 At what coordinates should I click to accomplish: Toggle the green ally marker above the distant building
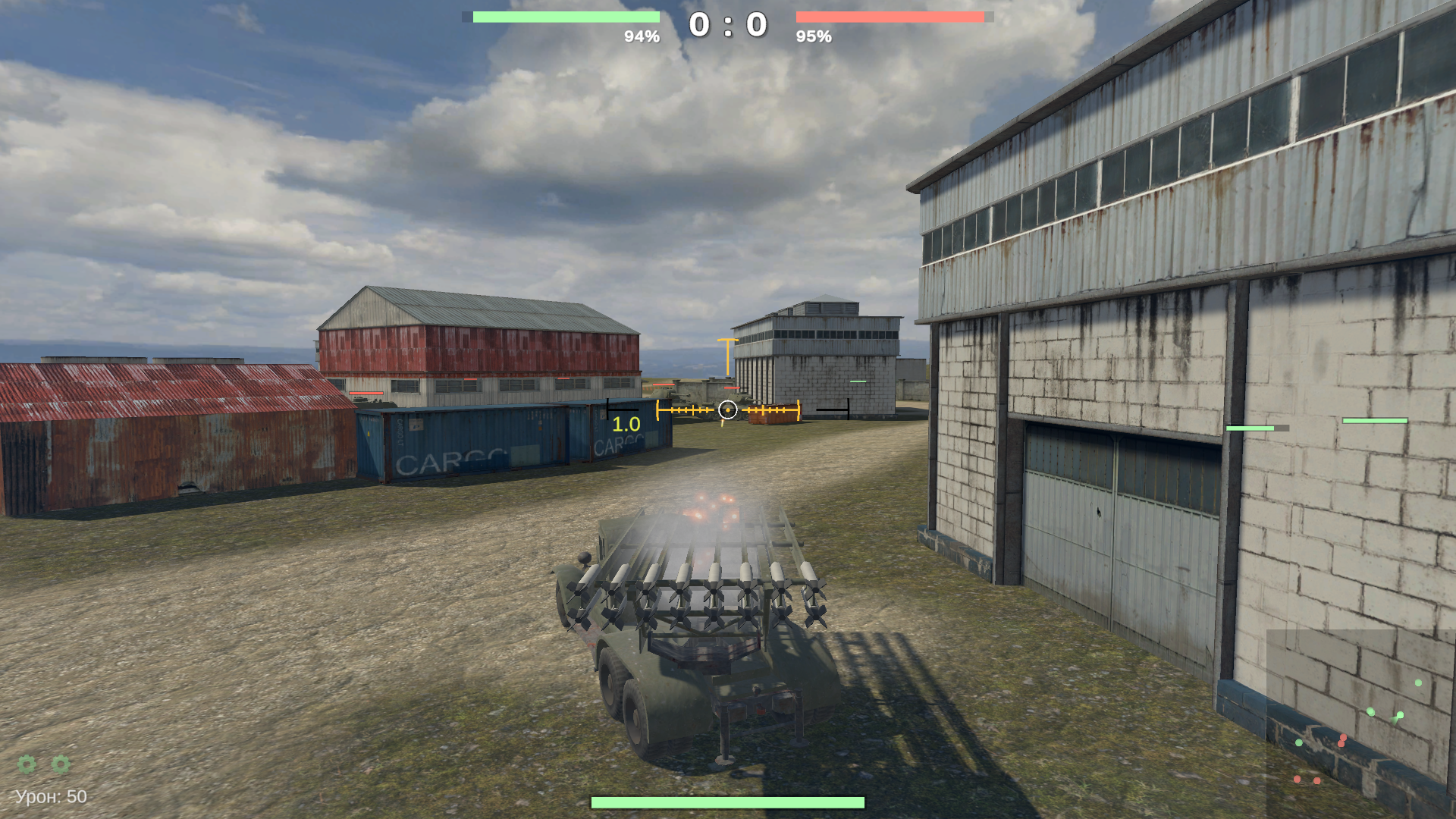pyautogui.click(x=858, y=381)
